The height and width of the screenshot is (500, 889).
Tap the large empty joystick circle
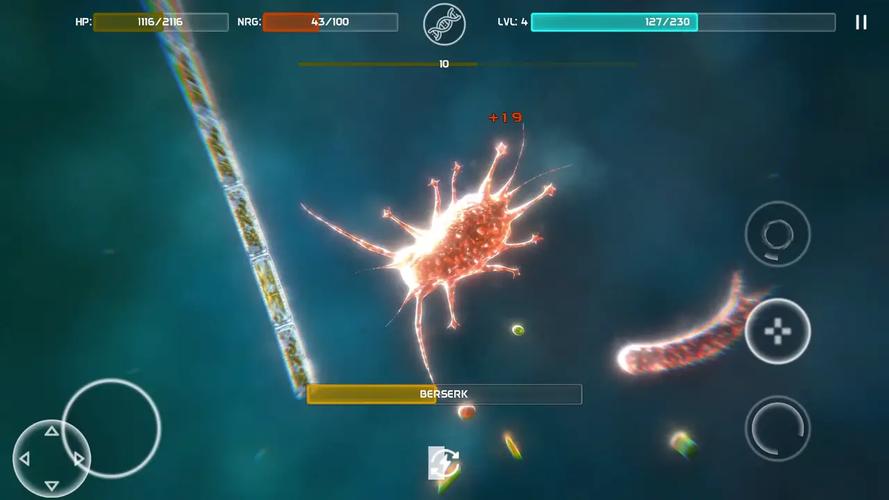coord(111,427)
